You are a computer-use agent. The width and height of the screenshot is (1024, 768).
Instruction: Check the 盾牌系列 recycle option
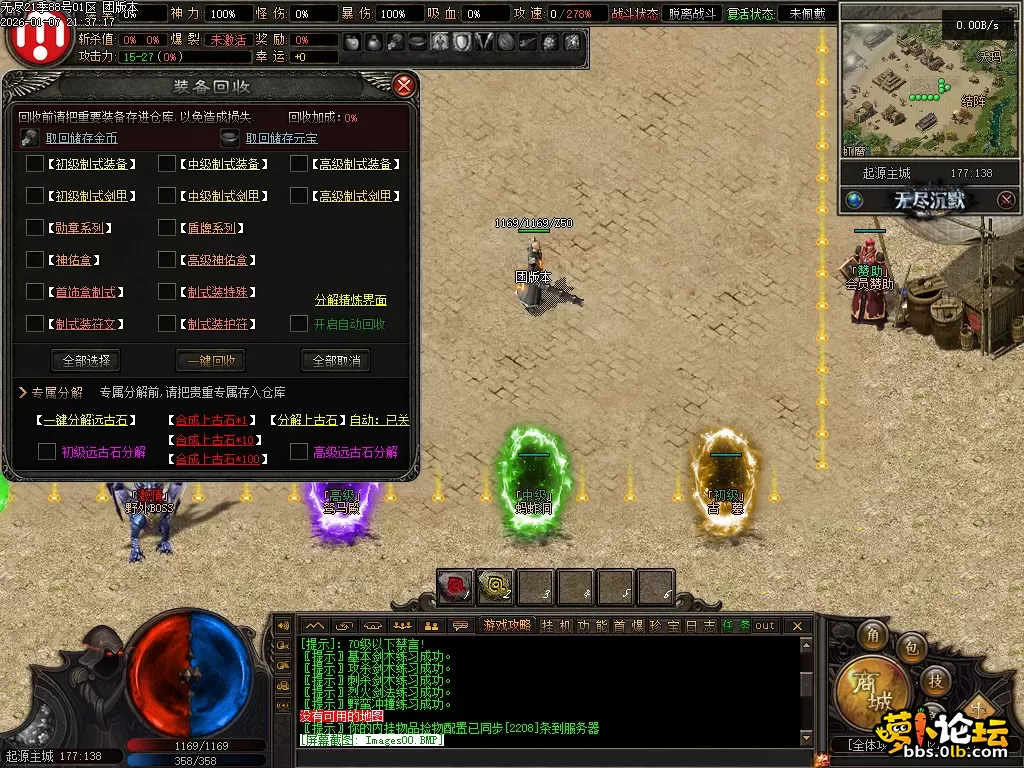(x=167, y=228)
